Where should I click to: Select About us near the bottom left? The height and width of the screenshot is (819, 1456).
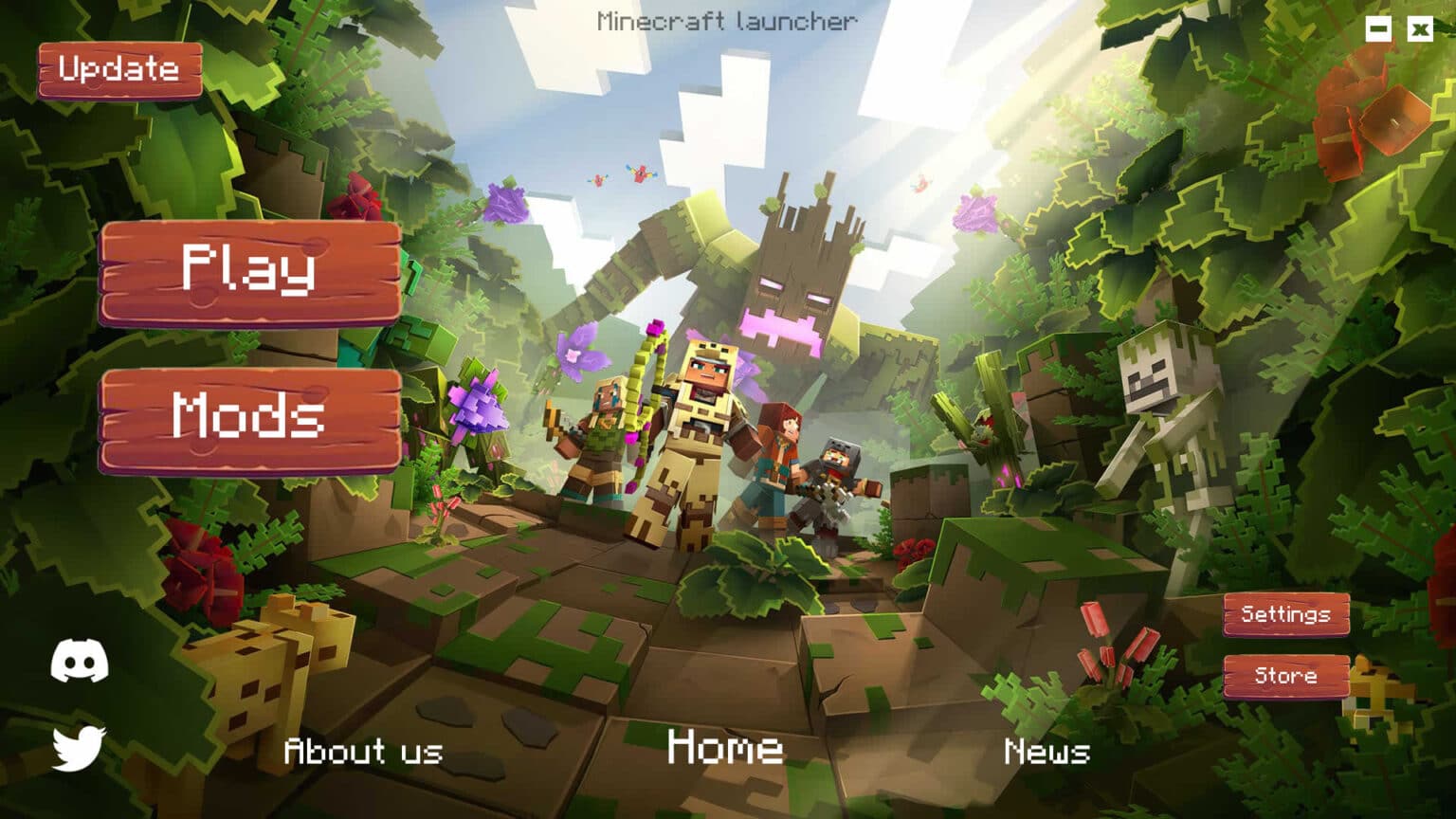(x=363, y=754)
